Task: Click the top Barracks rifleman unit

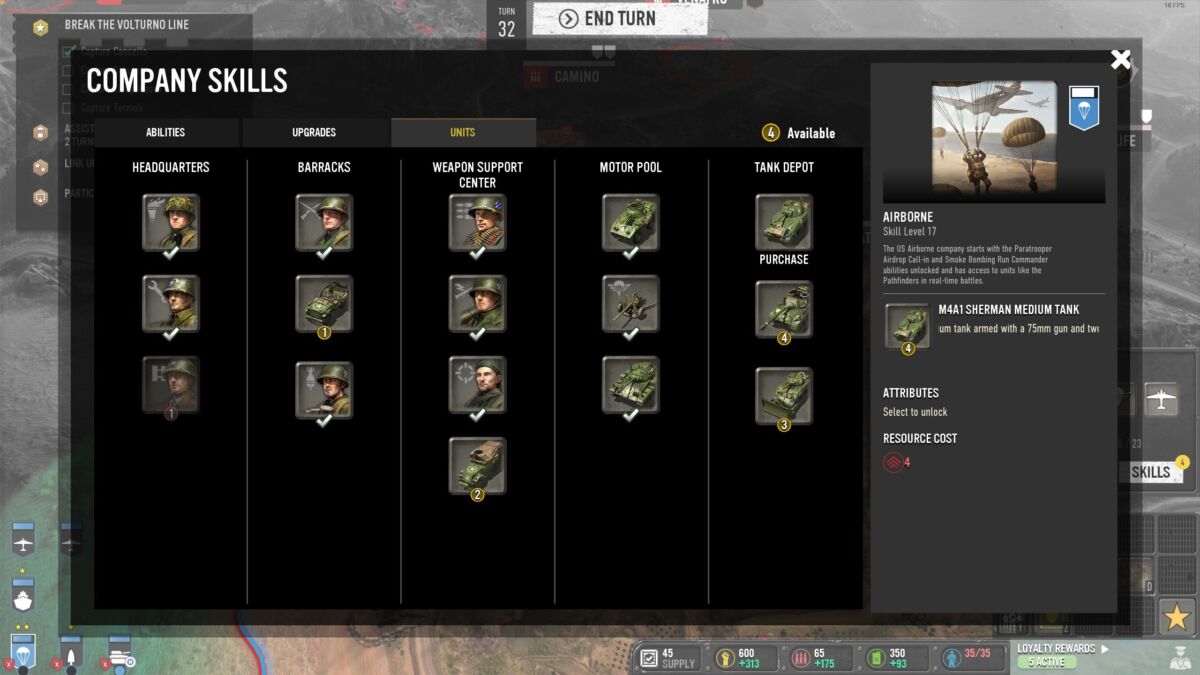Action: (x=324, y=222)
